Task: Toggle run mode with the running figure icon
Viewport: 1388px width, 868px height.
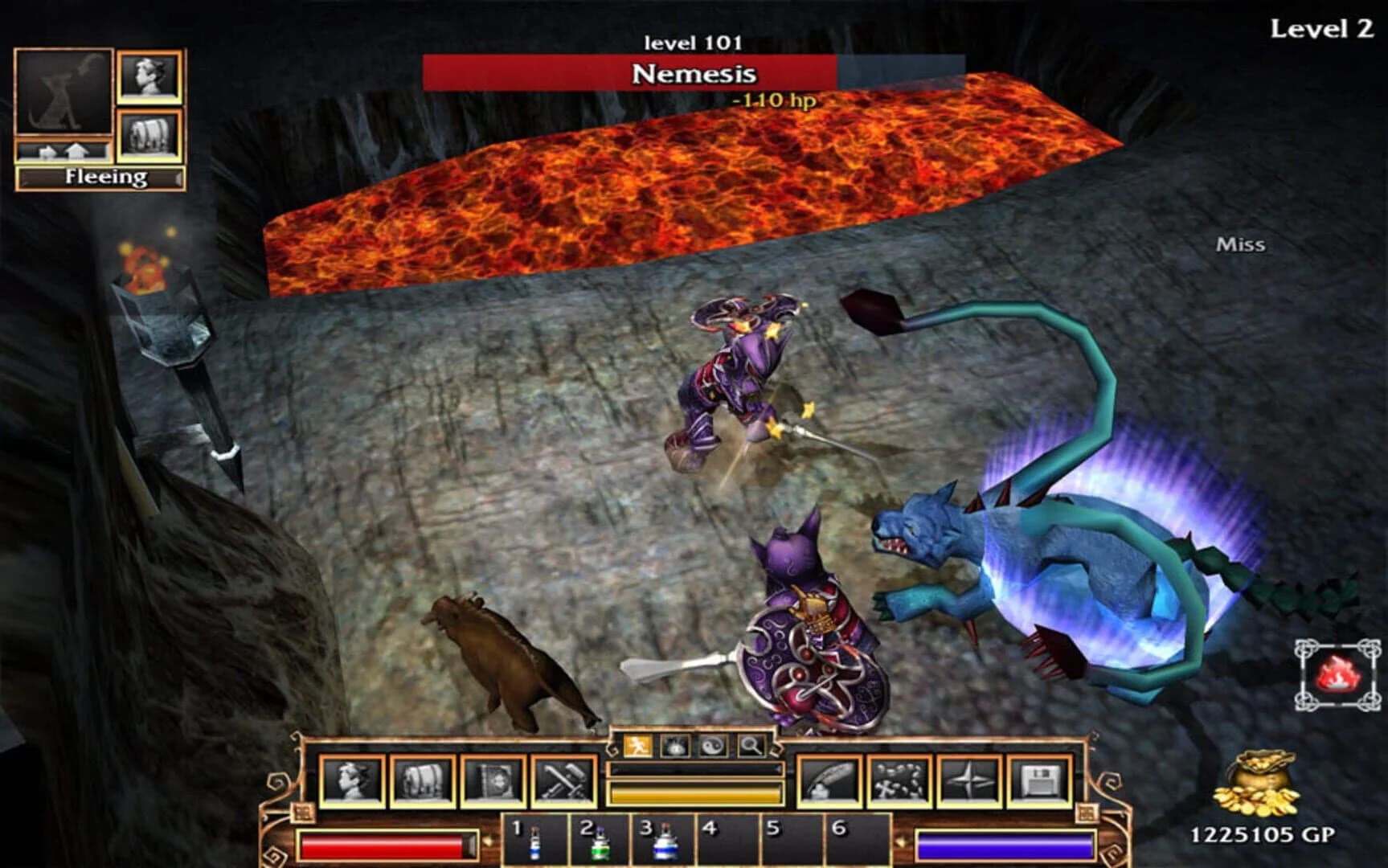Action: coord(637,745)
